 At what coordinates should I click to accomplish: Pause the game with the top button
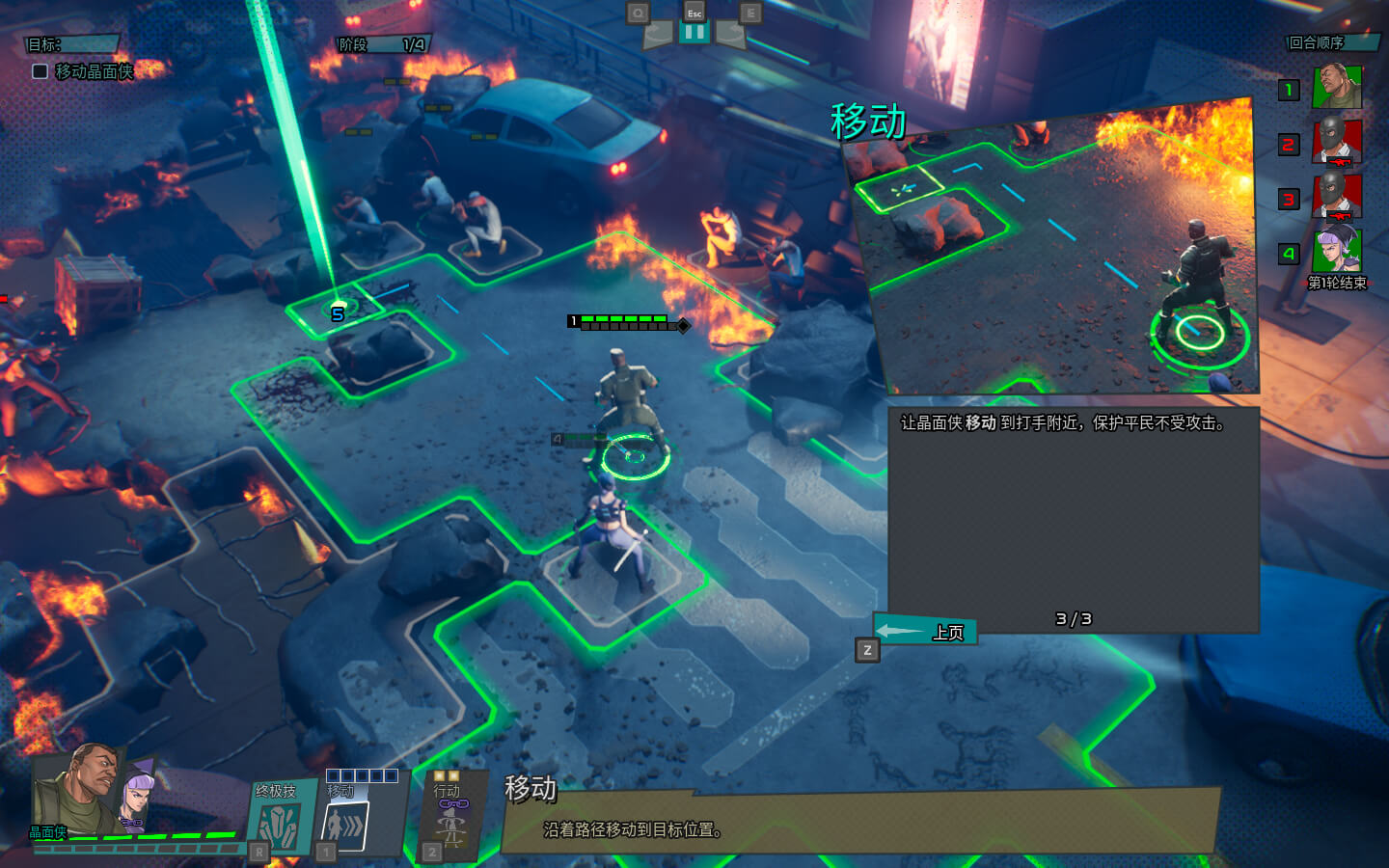coord(694,33)
